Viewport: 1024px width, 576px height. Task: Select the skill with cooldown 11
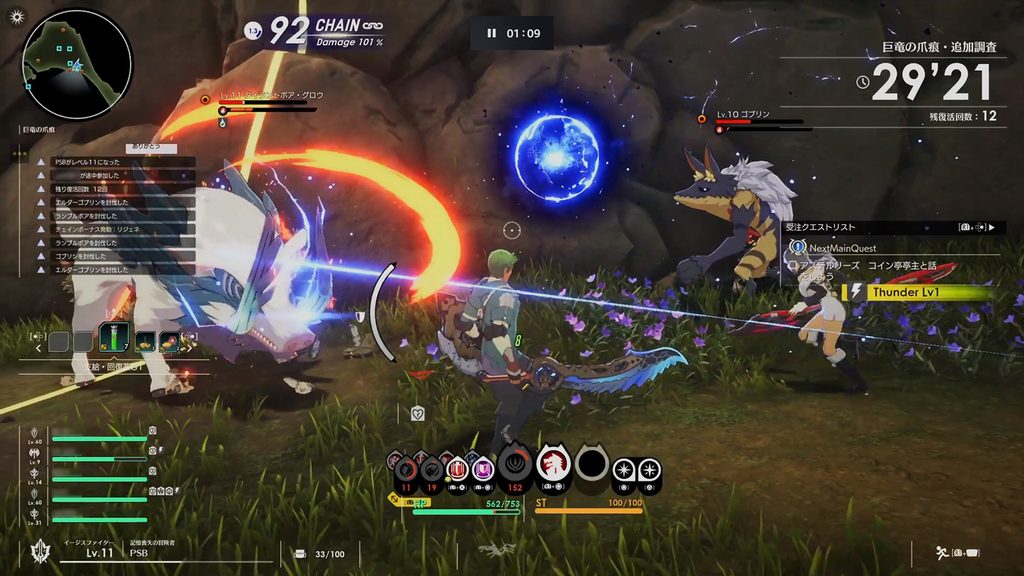pos(405,469)
